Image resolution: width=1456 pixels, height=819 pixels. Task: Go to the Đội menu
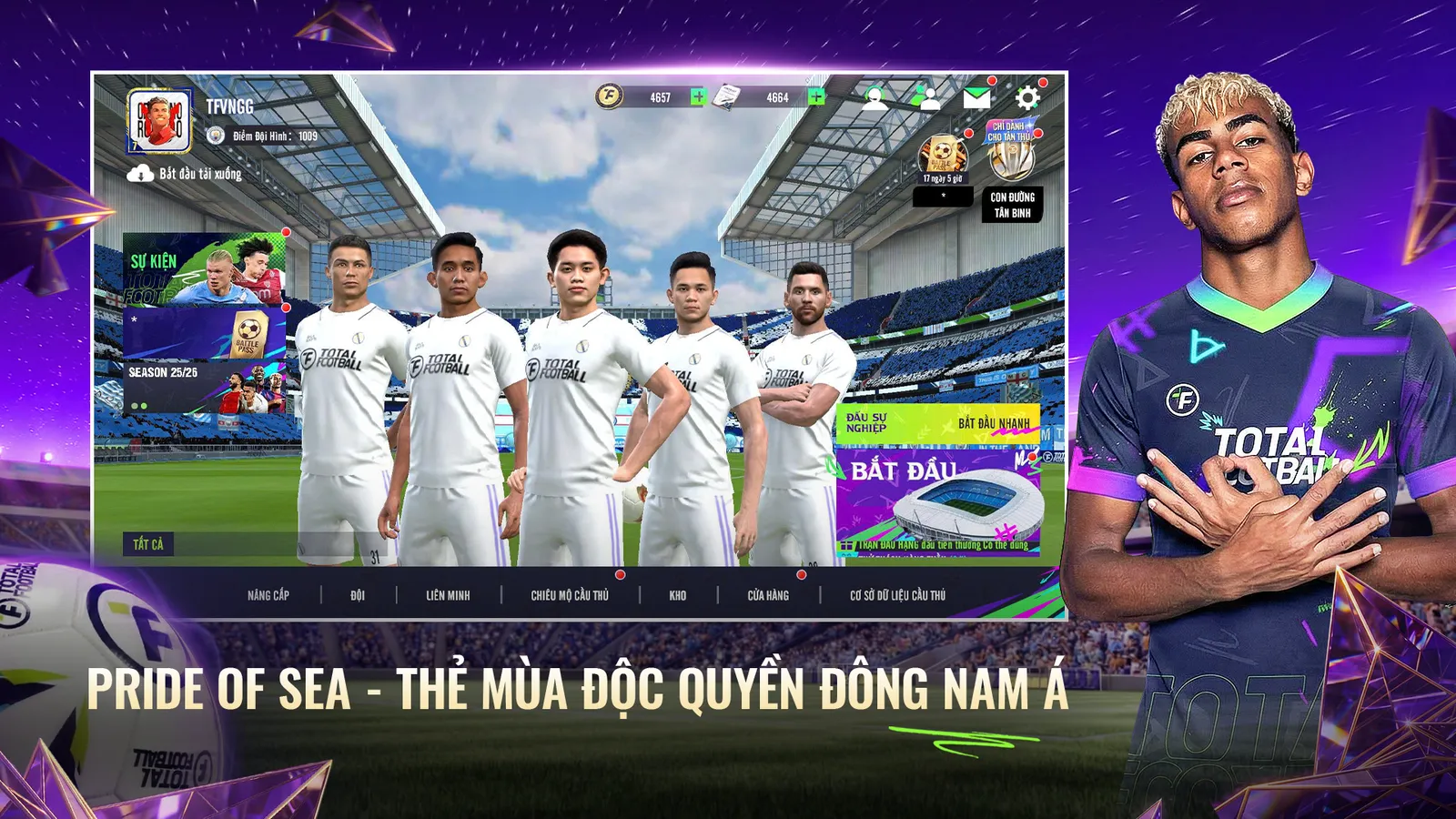358,595
